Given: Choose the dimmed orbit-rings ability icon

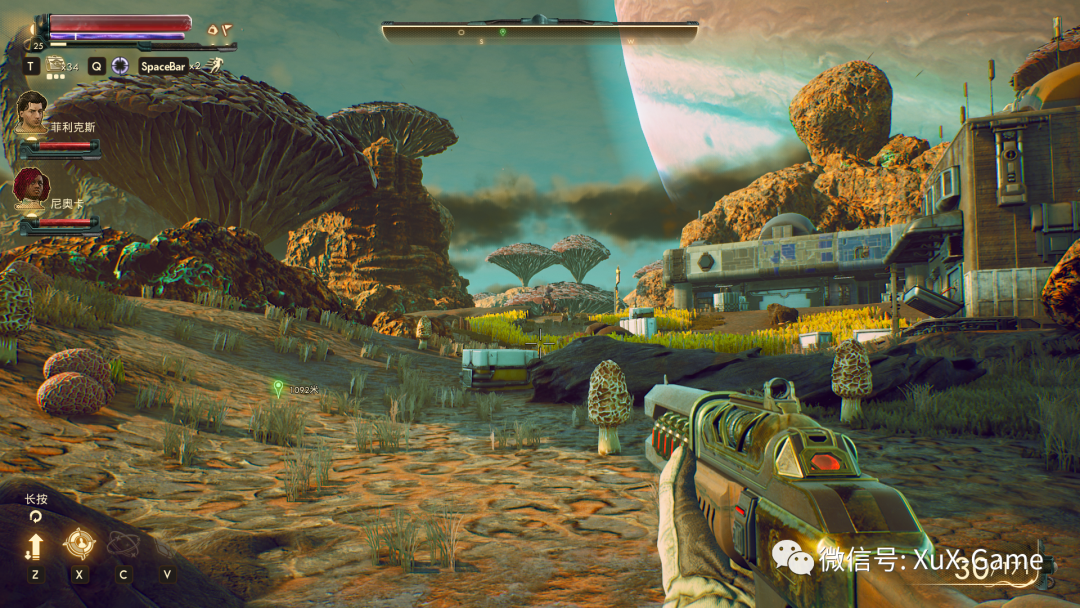Looking at the screenshot, I should coord(122,545).
